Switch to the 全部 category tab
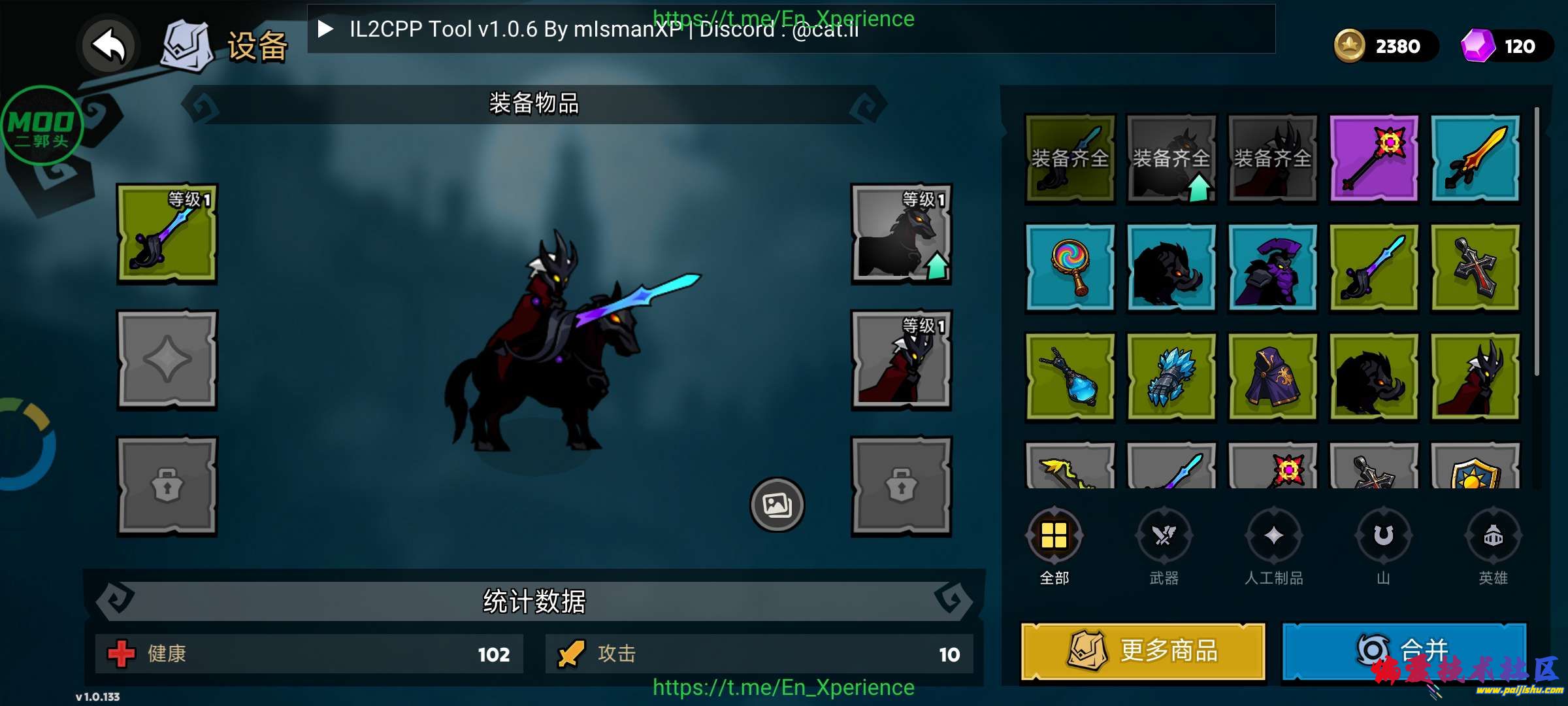This screenshot has height=706, width=1568. [1054, 536]
